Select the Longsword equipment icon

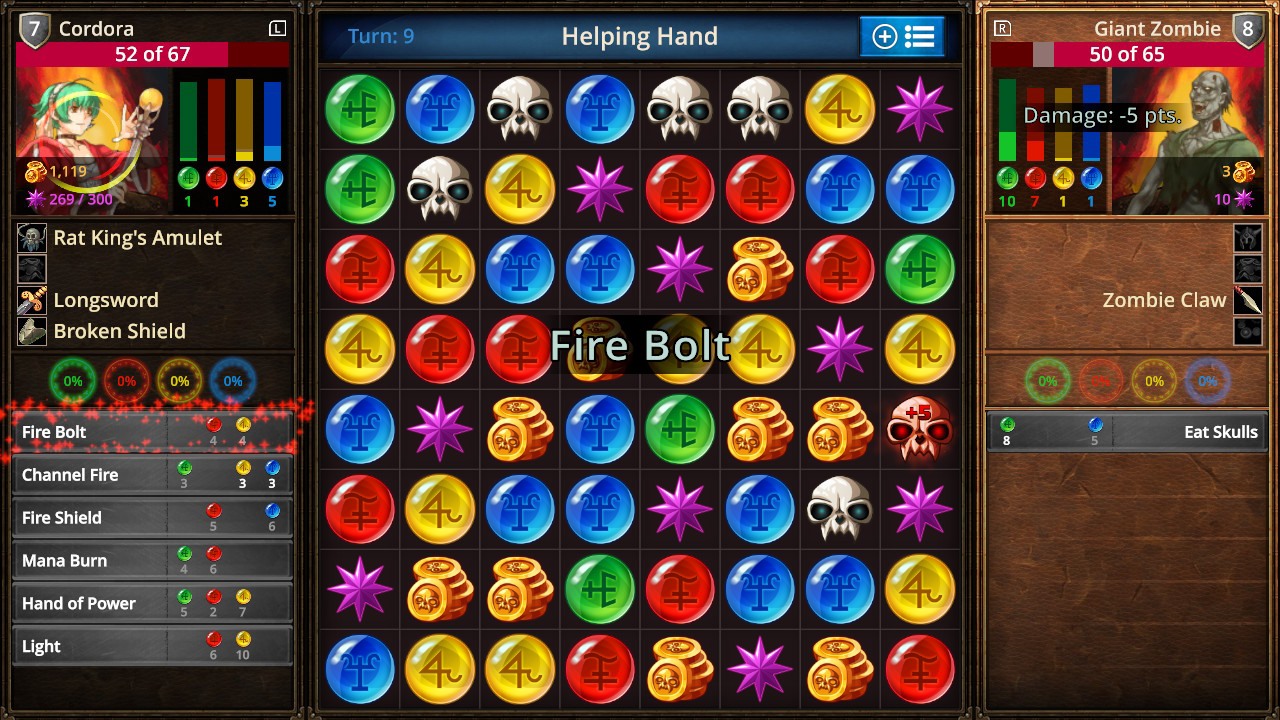point(34,299)
